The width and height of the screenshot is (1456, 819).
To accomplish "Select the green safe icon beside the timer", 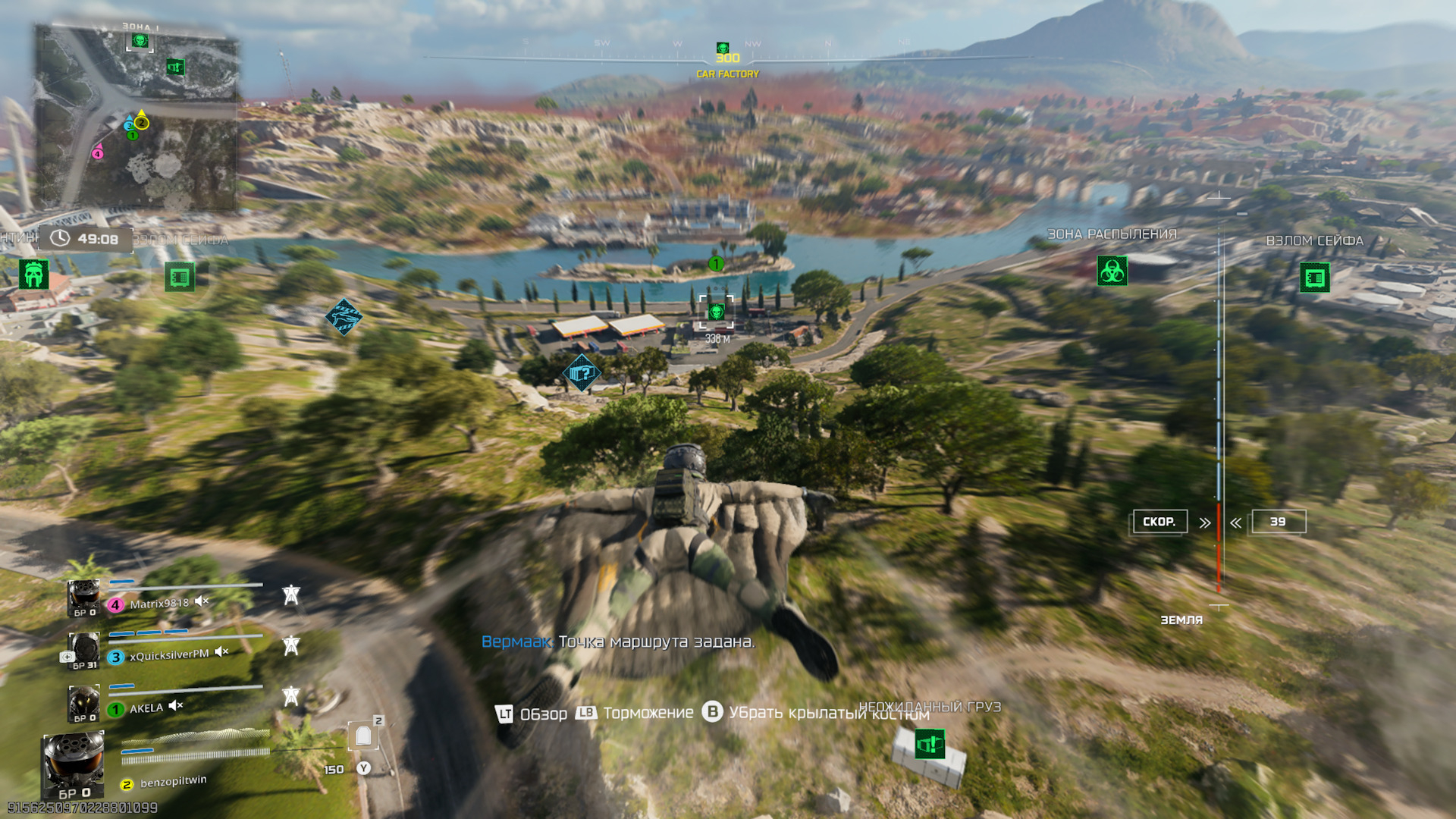I will [180, 278].
